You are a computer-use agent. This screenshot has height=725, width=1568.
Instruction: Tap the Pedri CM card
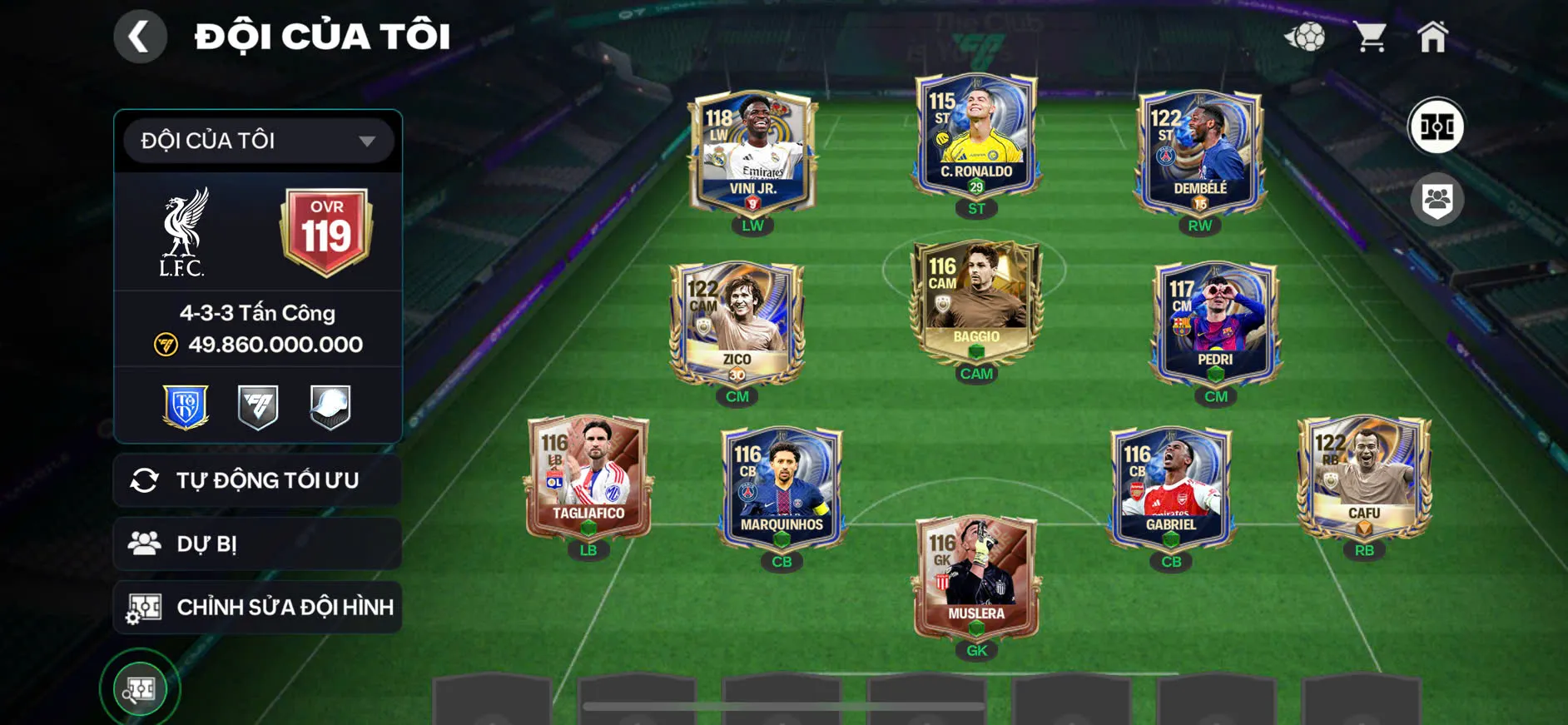point(1215,323)
